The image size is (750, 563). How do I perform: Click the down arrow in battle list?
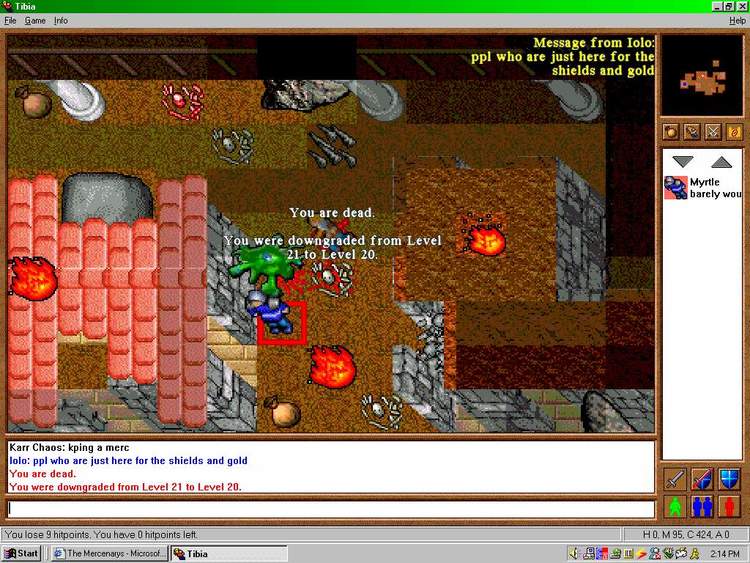[683, 161]
